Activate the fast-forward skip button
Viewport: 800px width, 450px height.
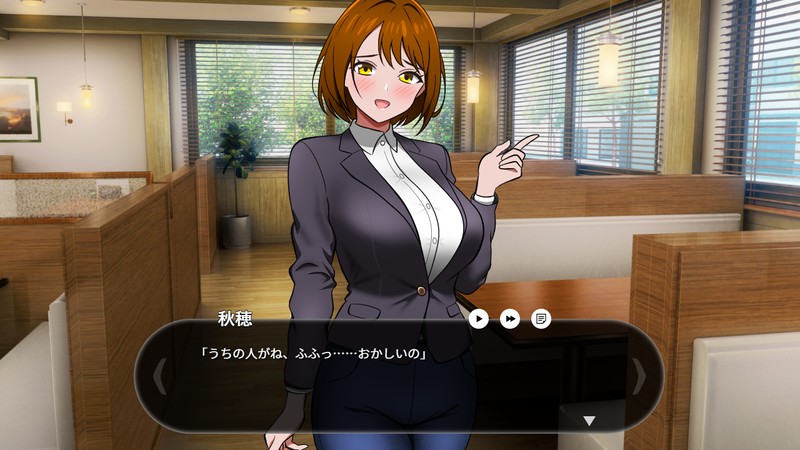510,318
